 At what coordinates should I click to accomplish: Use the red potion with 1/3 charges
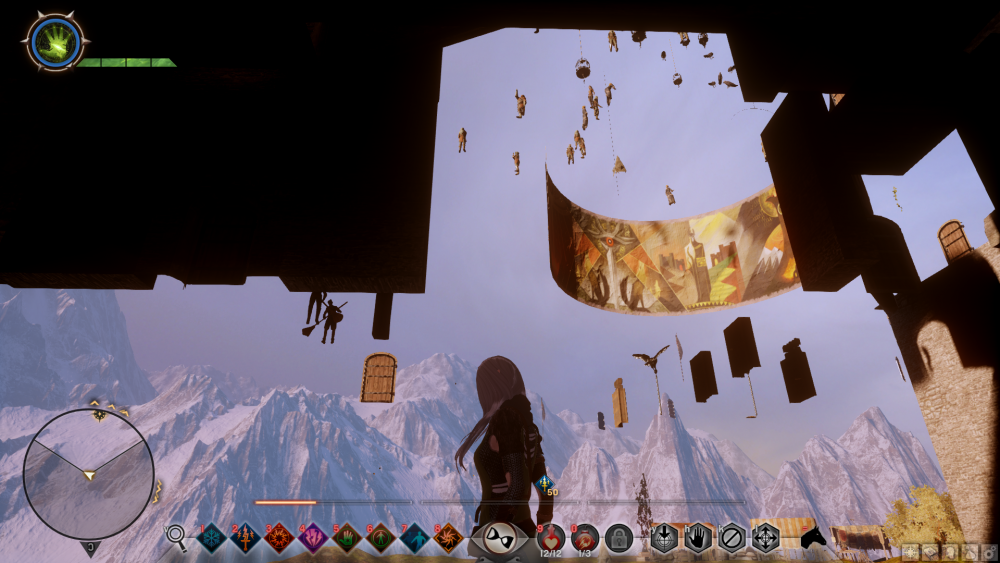point(585,538)
